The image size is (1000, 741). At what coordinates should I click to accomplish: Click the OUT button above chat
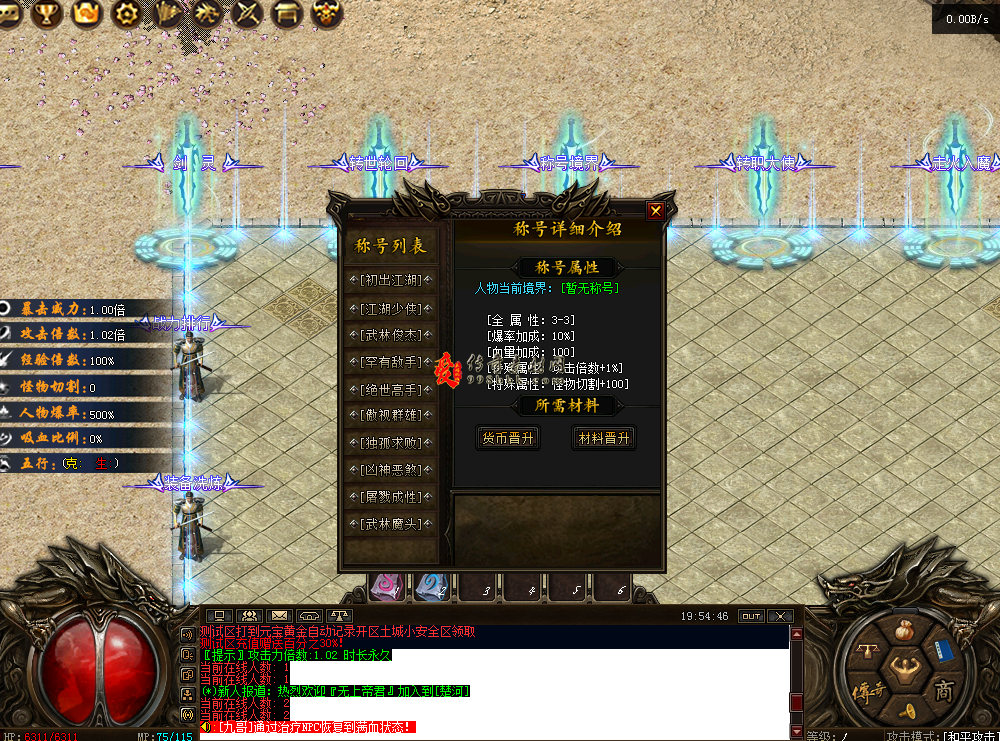click(751, 616)
